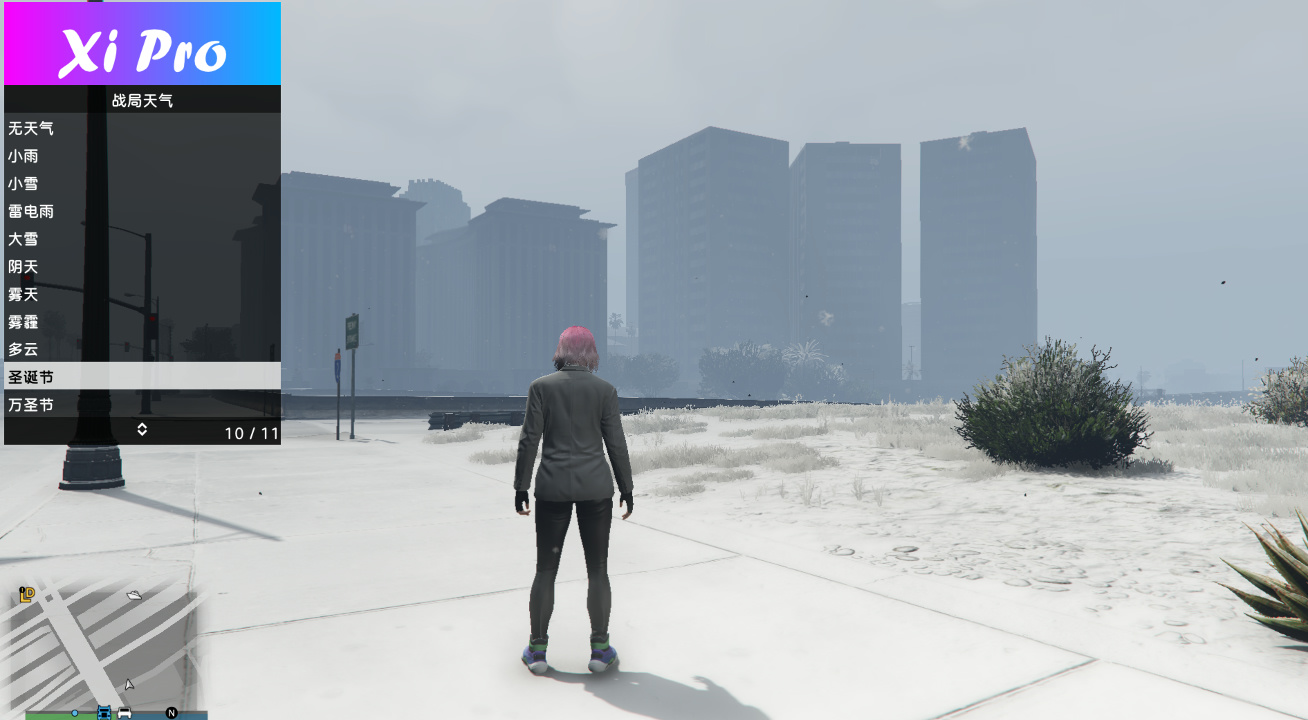Select the LD badge icon on the minimap
This screenshot has width=1308, height=720.
pos(26,594)
